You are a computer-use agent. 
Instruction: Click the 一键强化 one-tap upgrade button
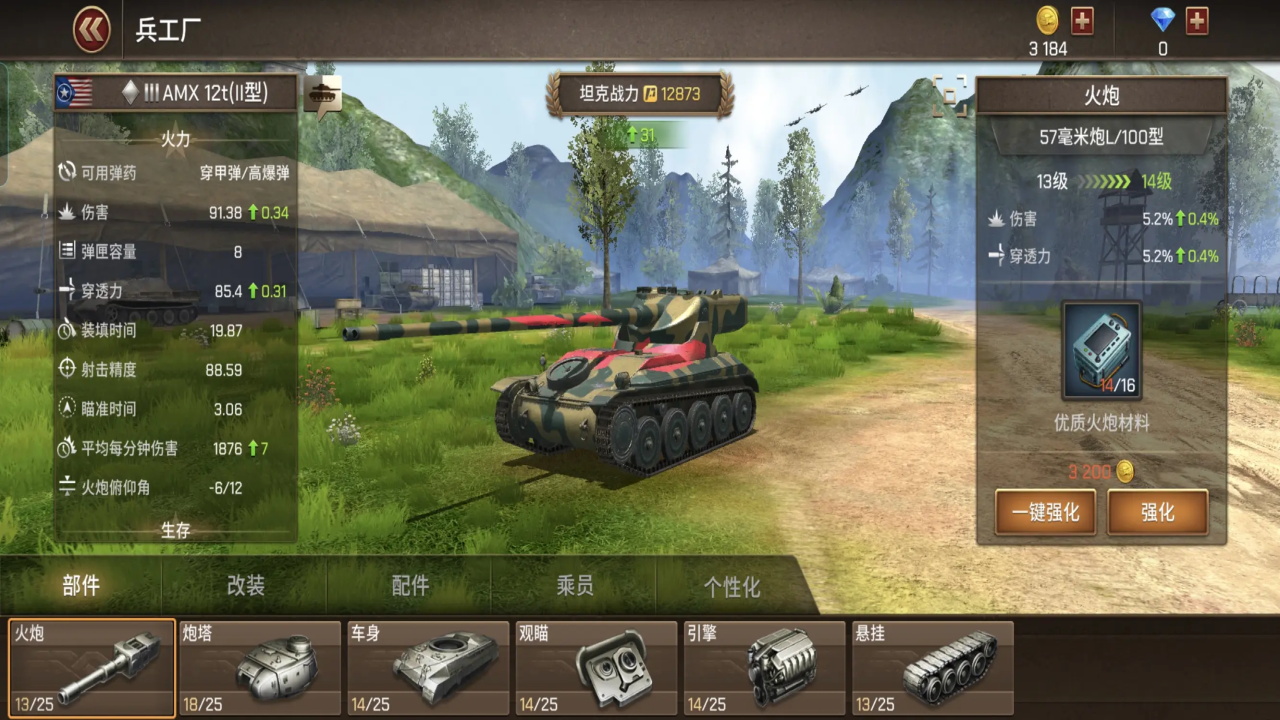[1045, 512]
